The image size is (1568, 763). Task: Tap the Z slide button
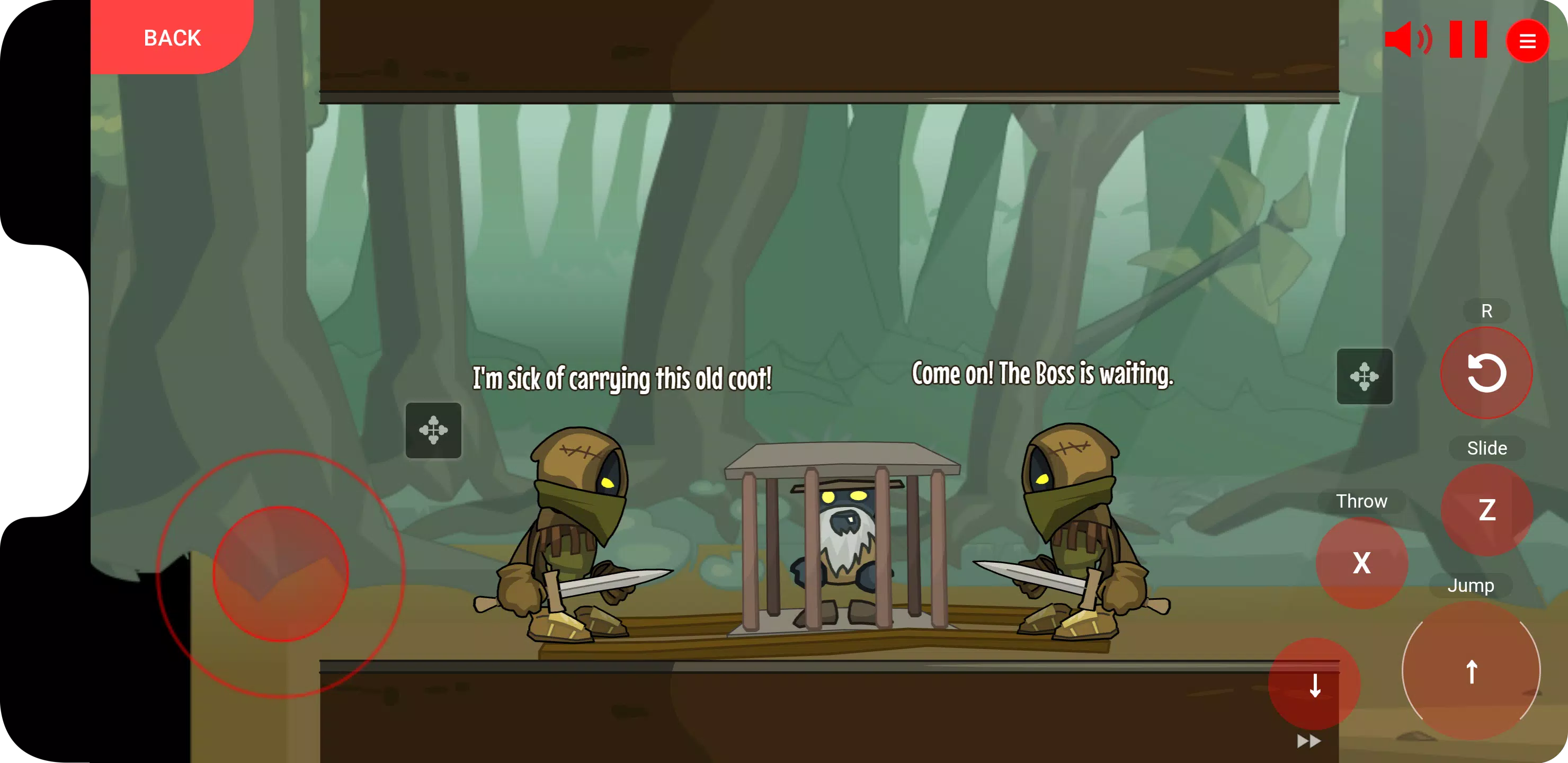click(1486, 510)
